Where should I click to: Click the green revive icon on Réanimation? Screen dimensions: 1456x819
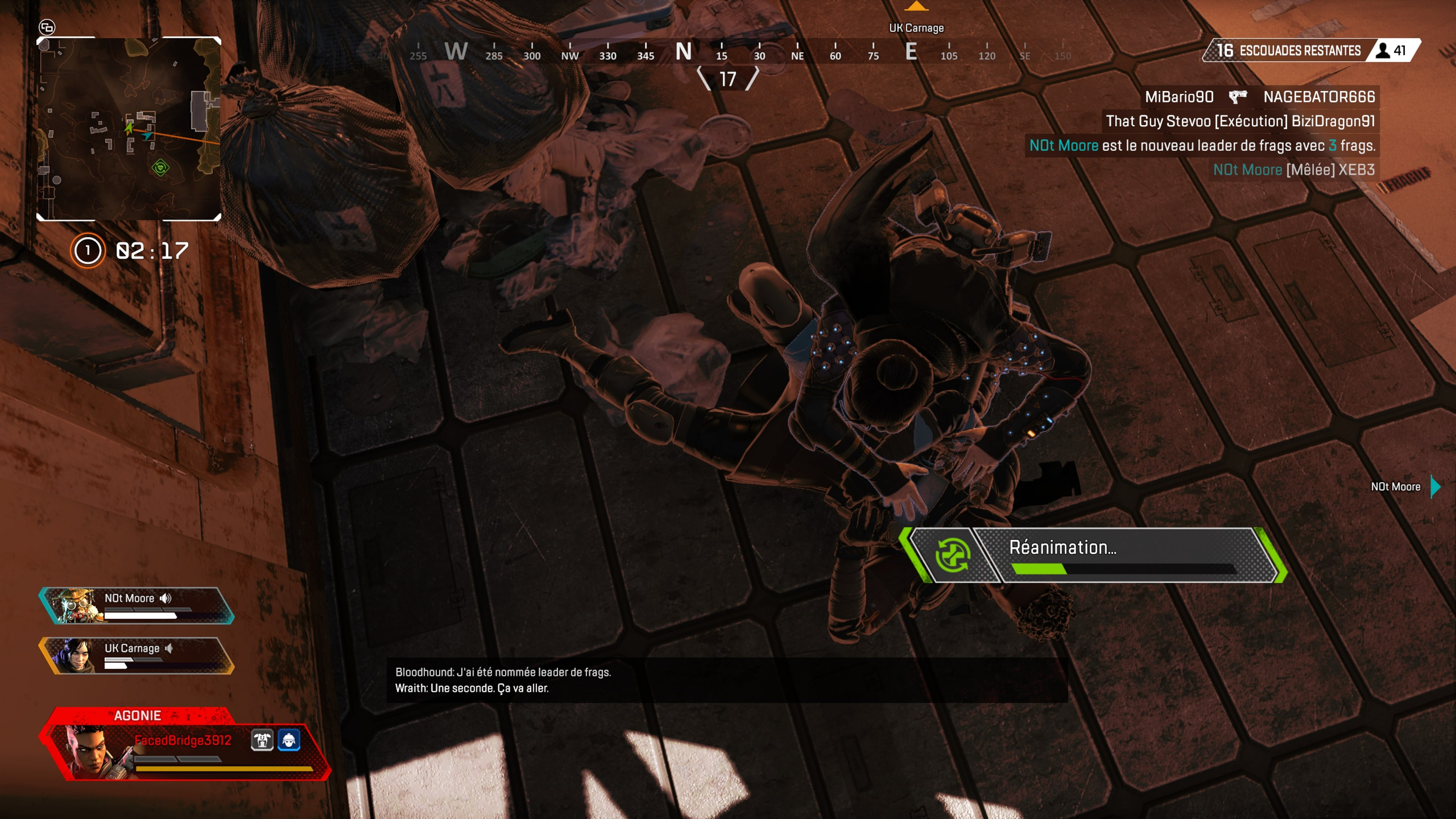point(953,555)
